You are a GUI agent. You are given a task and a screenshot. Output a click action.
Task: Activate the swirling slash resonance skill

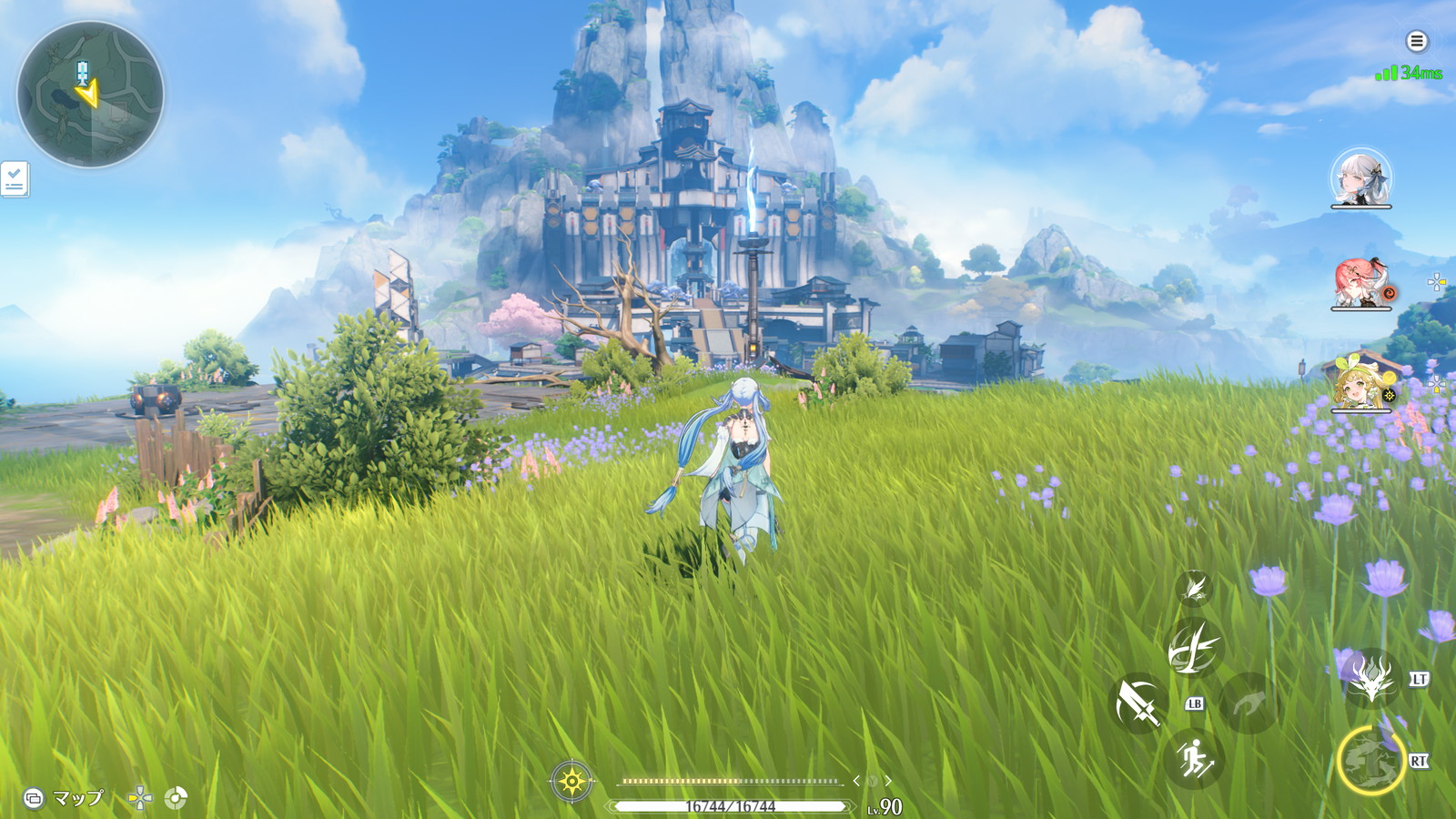1193,647
